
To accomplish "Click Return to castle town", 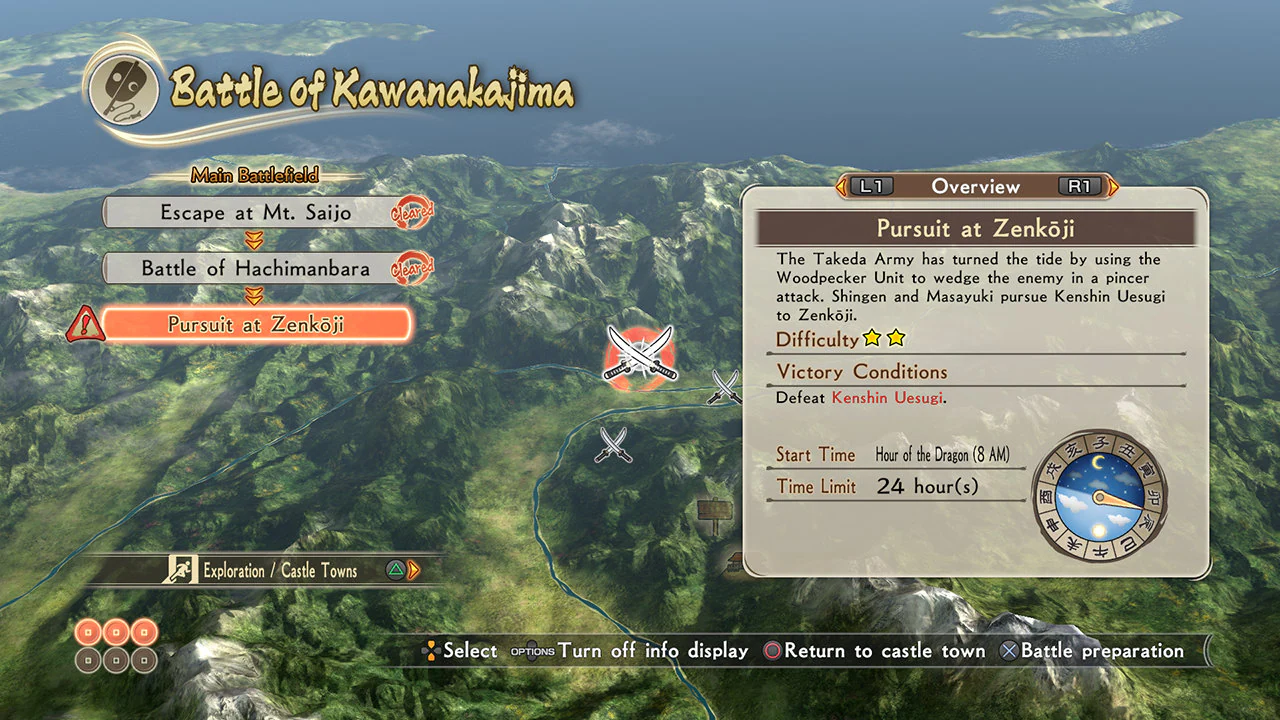I will tap(880, 651).
